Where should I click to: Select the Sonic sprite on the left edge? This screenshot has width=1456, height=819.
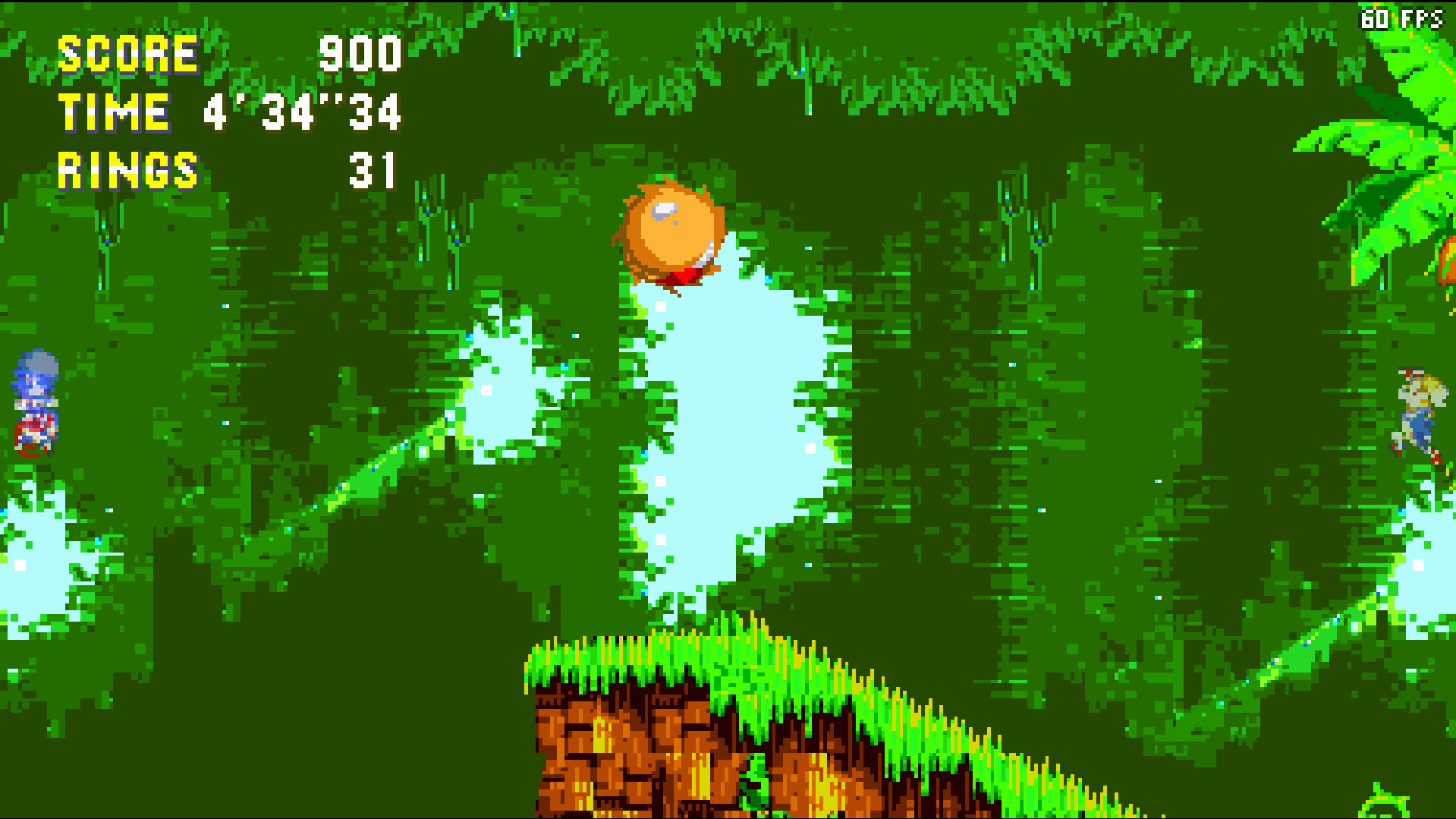34,402
